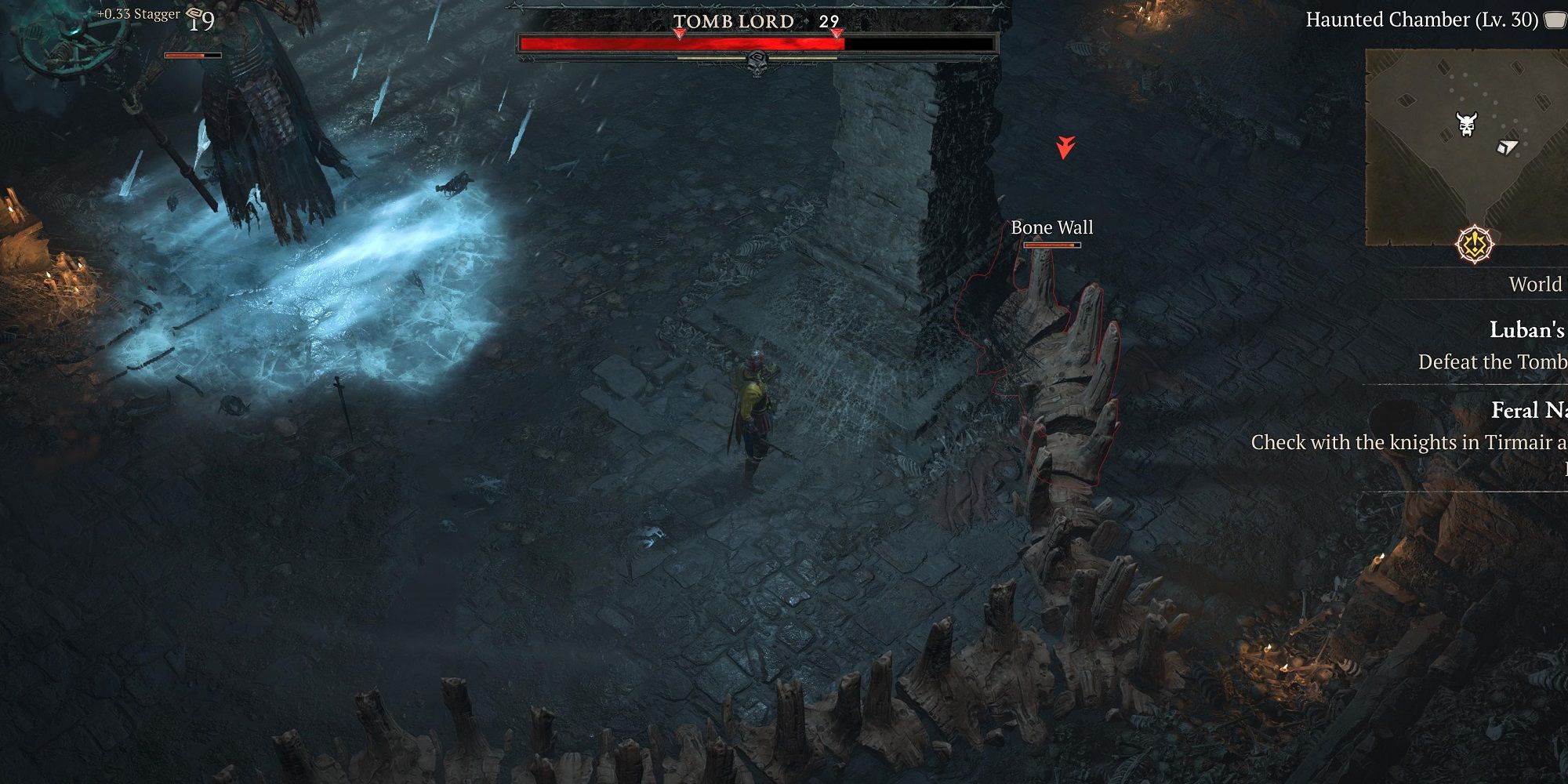This screenshot has width=1568, height=784.
Task: Click the right stagger marker on the boss bar
Action: pos(837,34)
